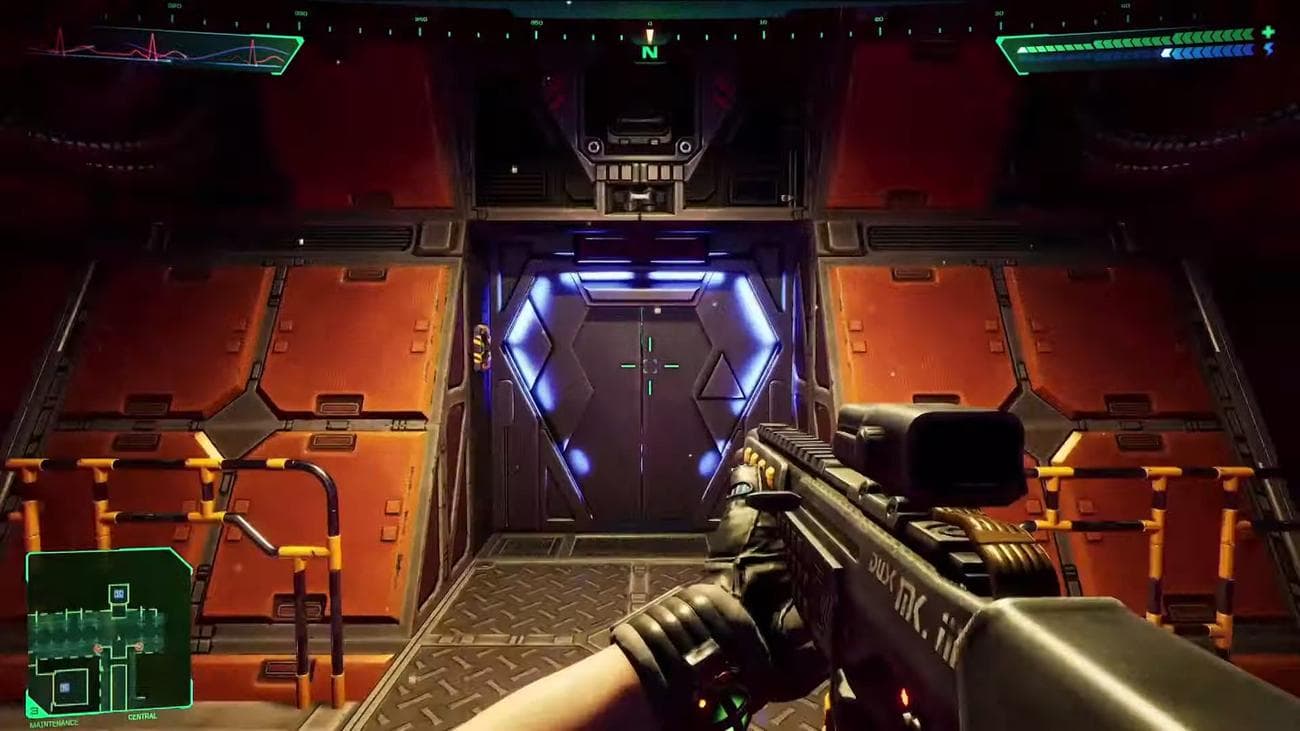Click the level 3 indicator on the minimap
Screen dimensions: 1300x731
point(33,711)
